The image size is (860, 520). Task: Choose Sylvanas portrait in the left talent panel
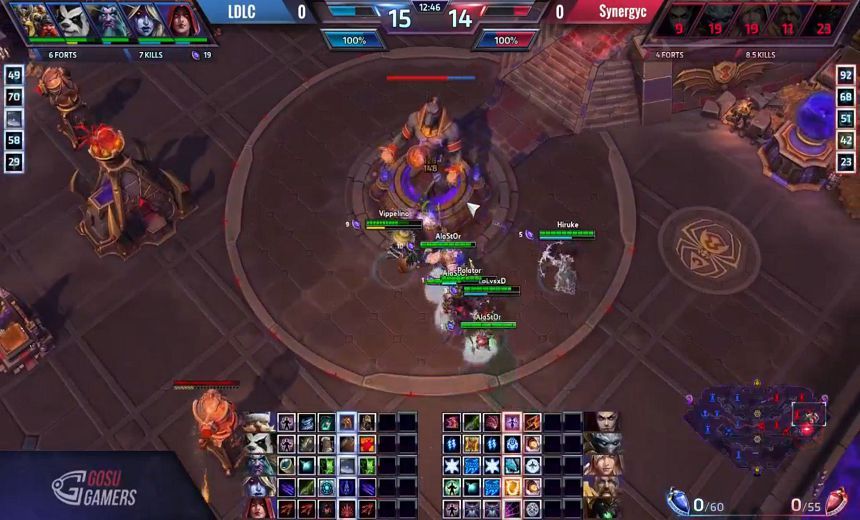(x=259, y=485)
